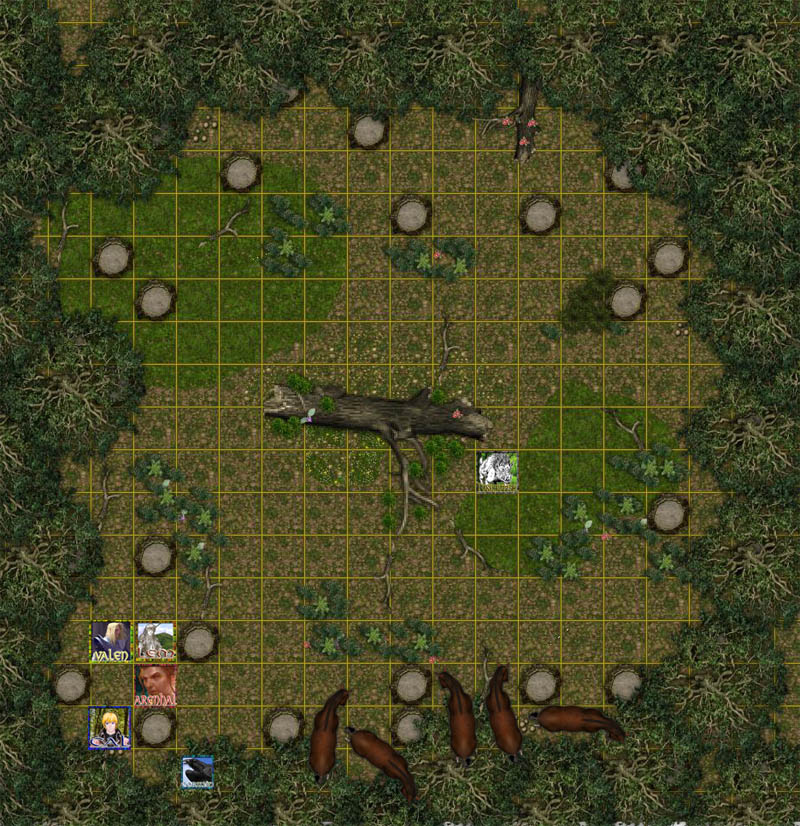Select the Valen character token
The width and height of the screenshot is (800, 826).
111,642
